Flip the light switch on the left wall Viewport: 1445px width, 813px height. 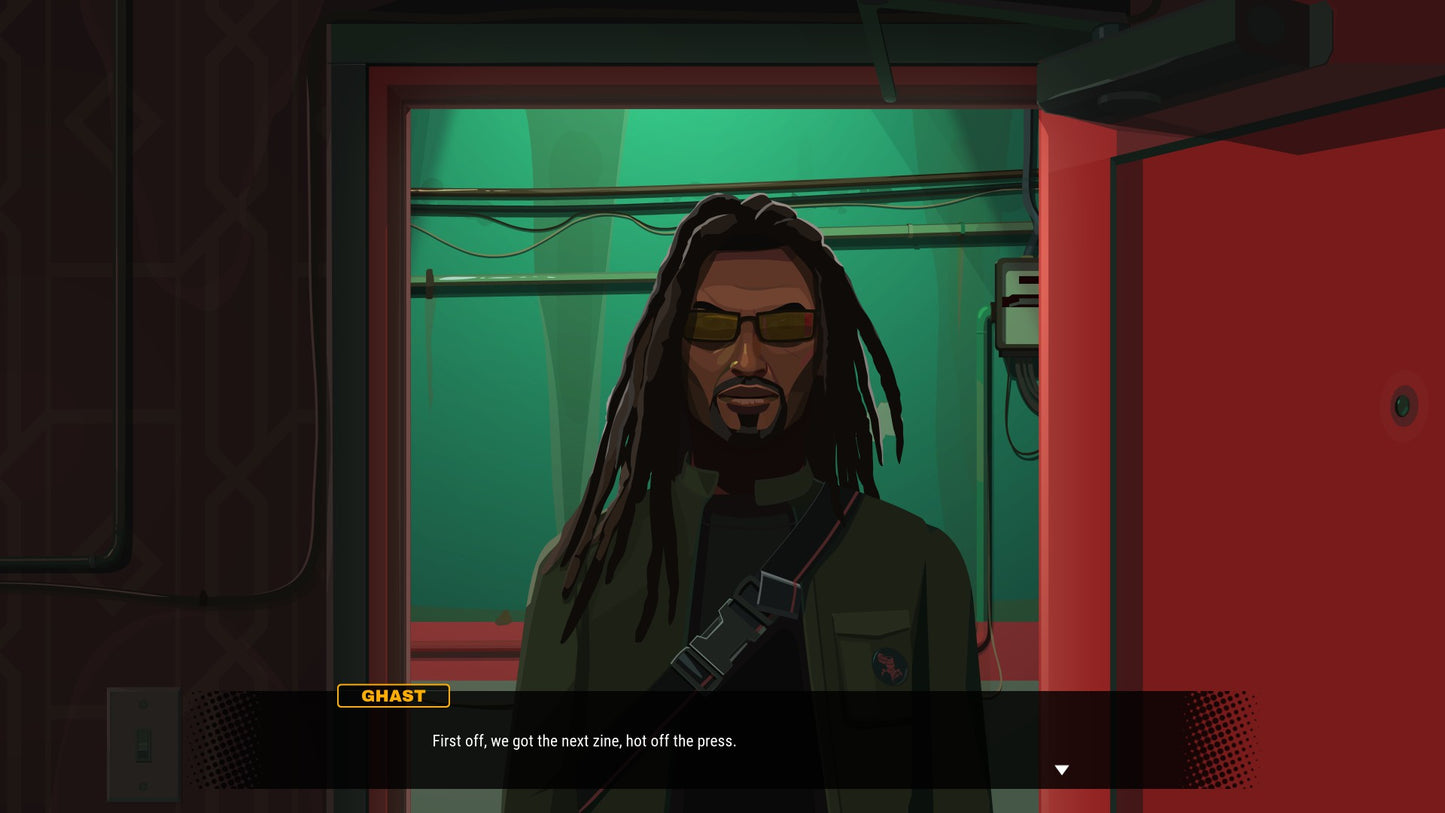click(143, 743)
